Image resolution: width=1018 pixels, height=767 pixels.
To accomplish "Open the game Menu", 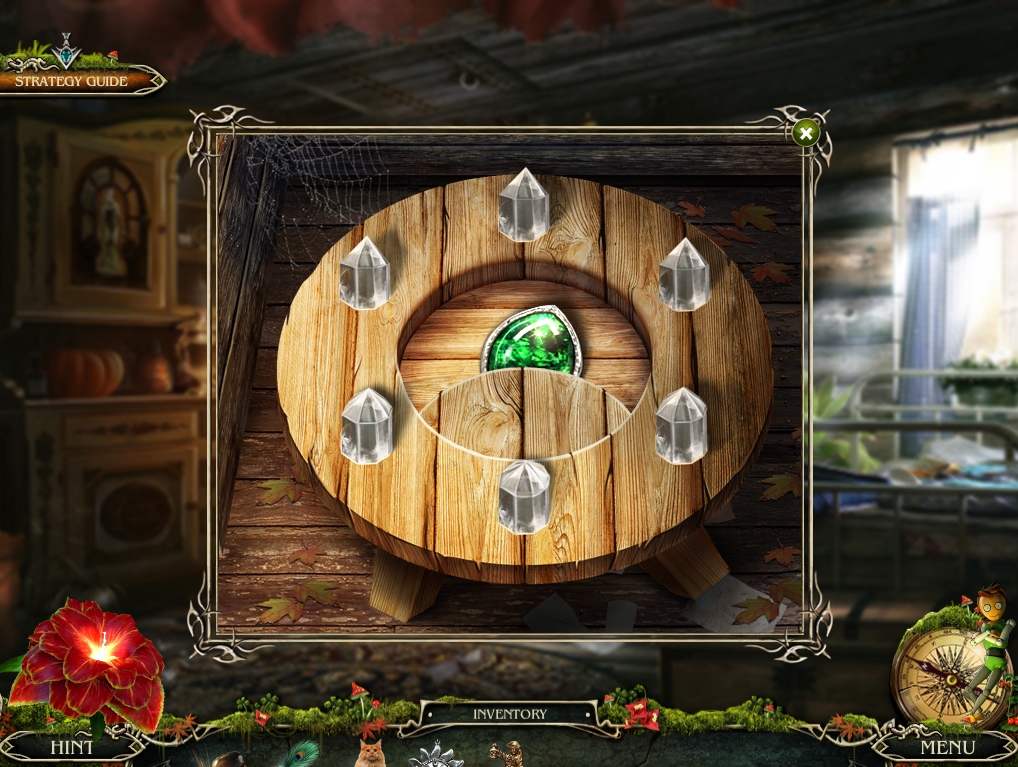I will pos(947,747).
